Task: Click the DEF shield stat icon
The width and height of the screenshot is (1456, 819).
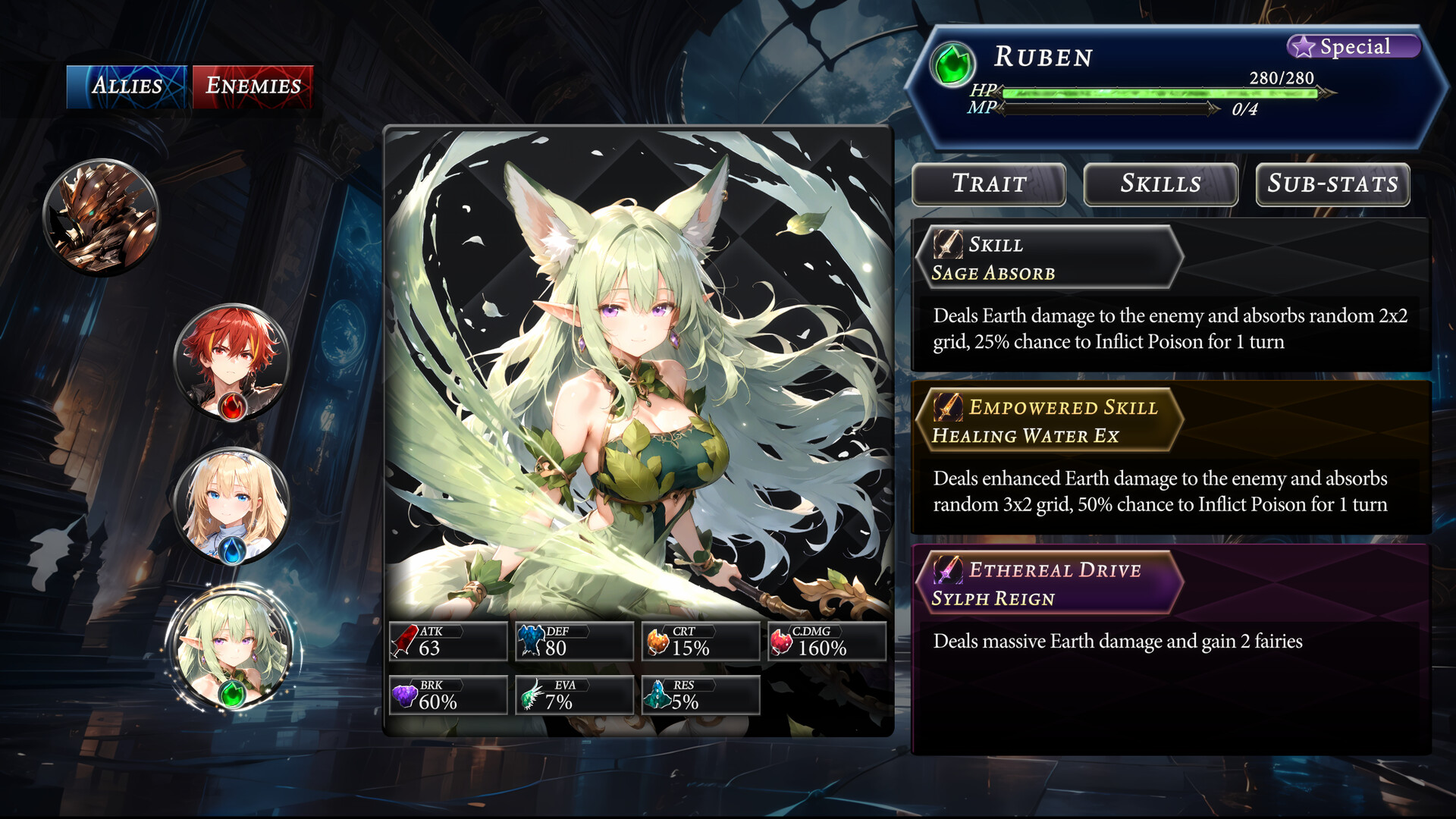Action: coord(530,642)
